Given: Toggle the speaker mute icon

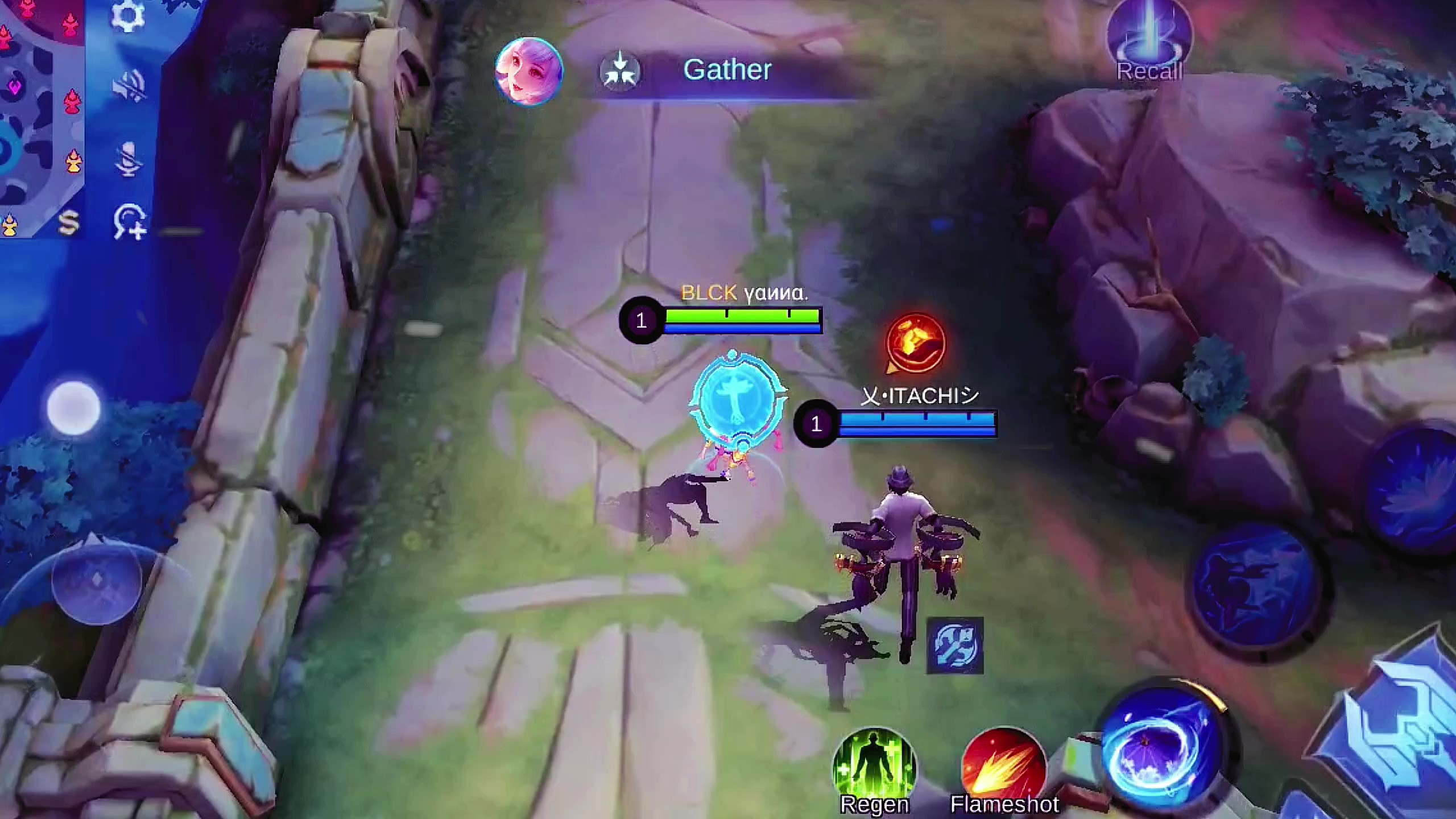Looking at the screenshot, I should [129, 86].
